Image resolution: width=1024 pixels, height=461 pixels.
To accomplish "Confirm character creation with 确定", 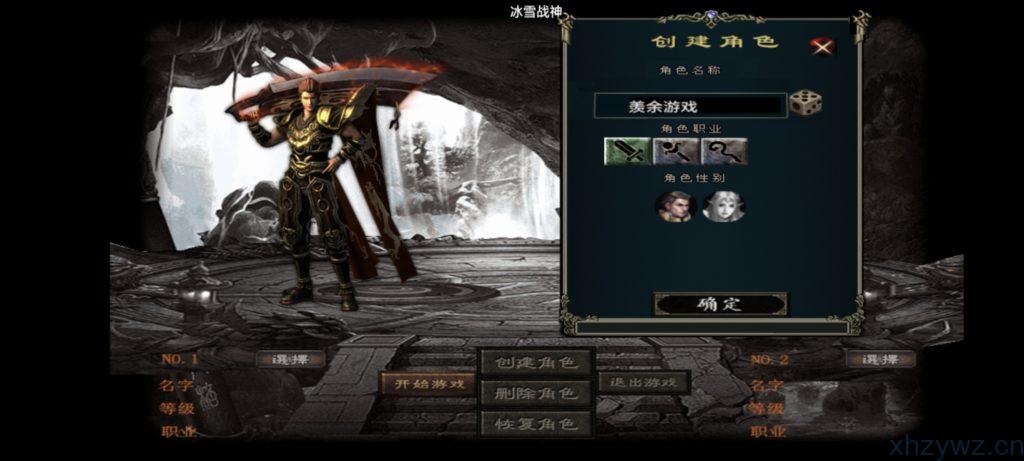I will click(x=720, y=304).
